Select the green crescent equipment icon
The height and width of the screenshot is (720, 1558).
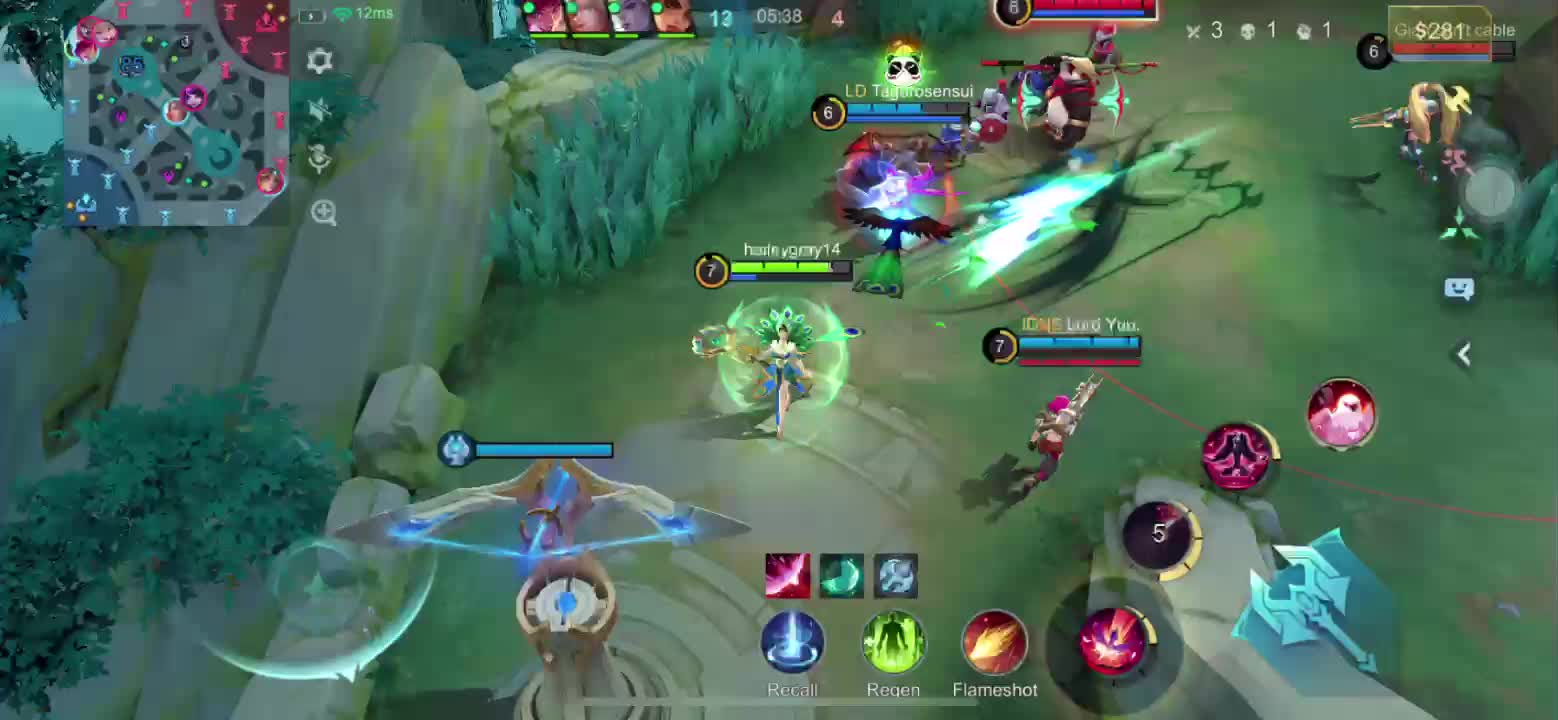pos(841,576)
